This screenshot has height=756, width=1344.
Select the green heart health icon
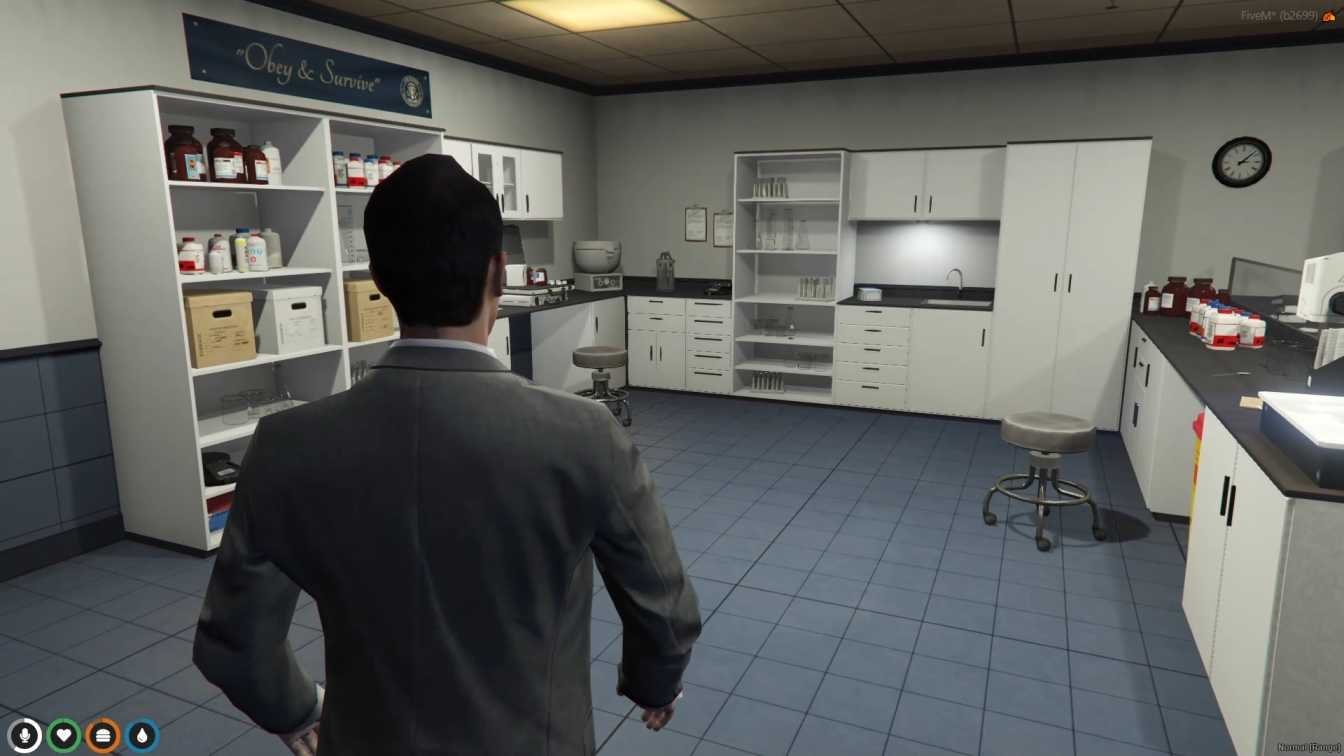(x=63, y=736)
